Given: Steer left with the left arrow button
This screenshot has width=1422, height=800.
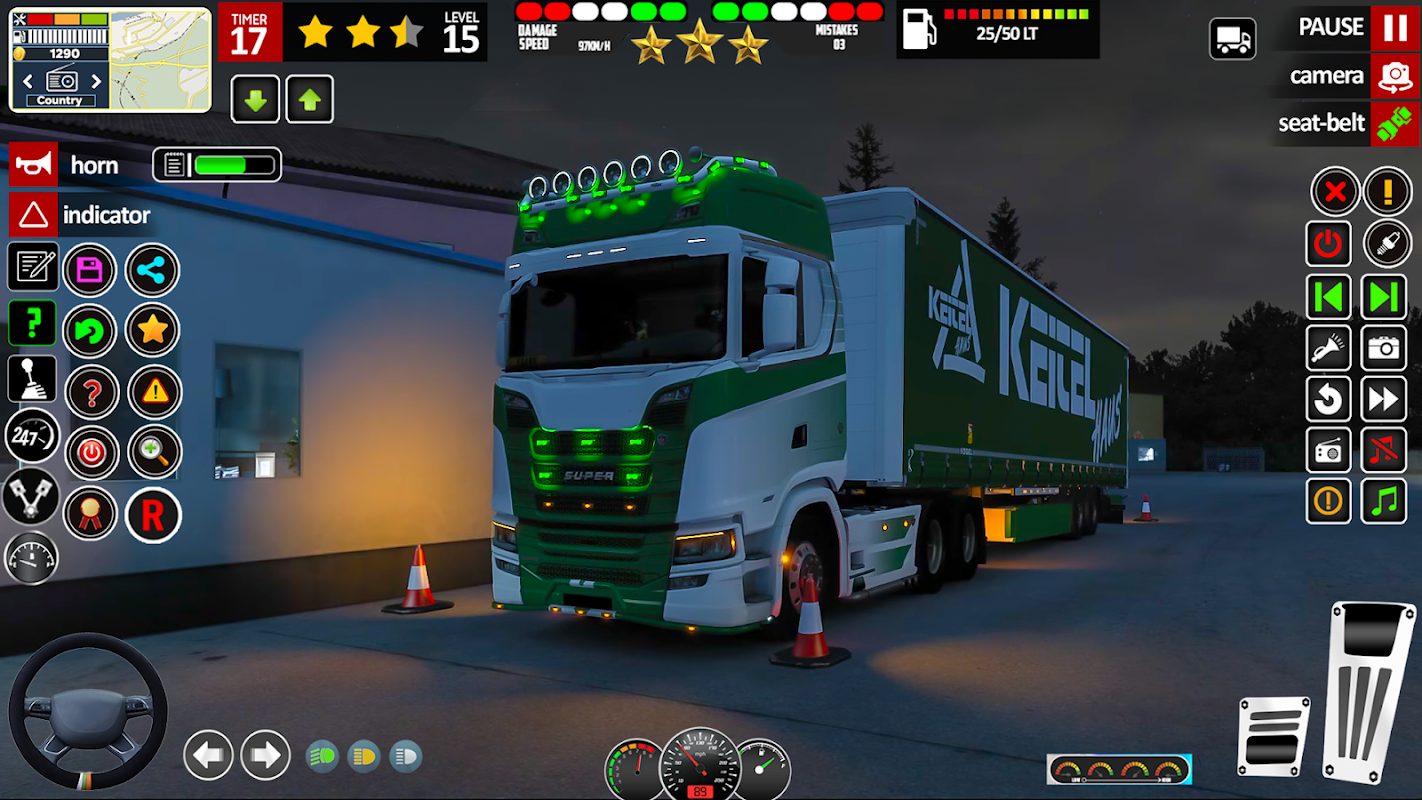Looking at the screenshot, I should pyautogui.click(x=208, y=755).
